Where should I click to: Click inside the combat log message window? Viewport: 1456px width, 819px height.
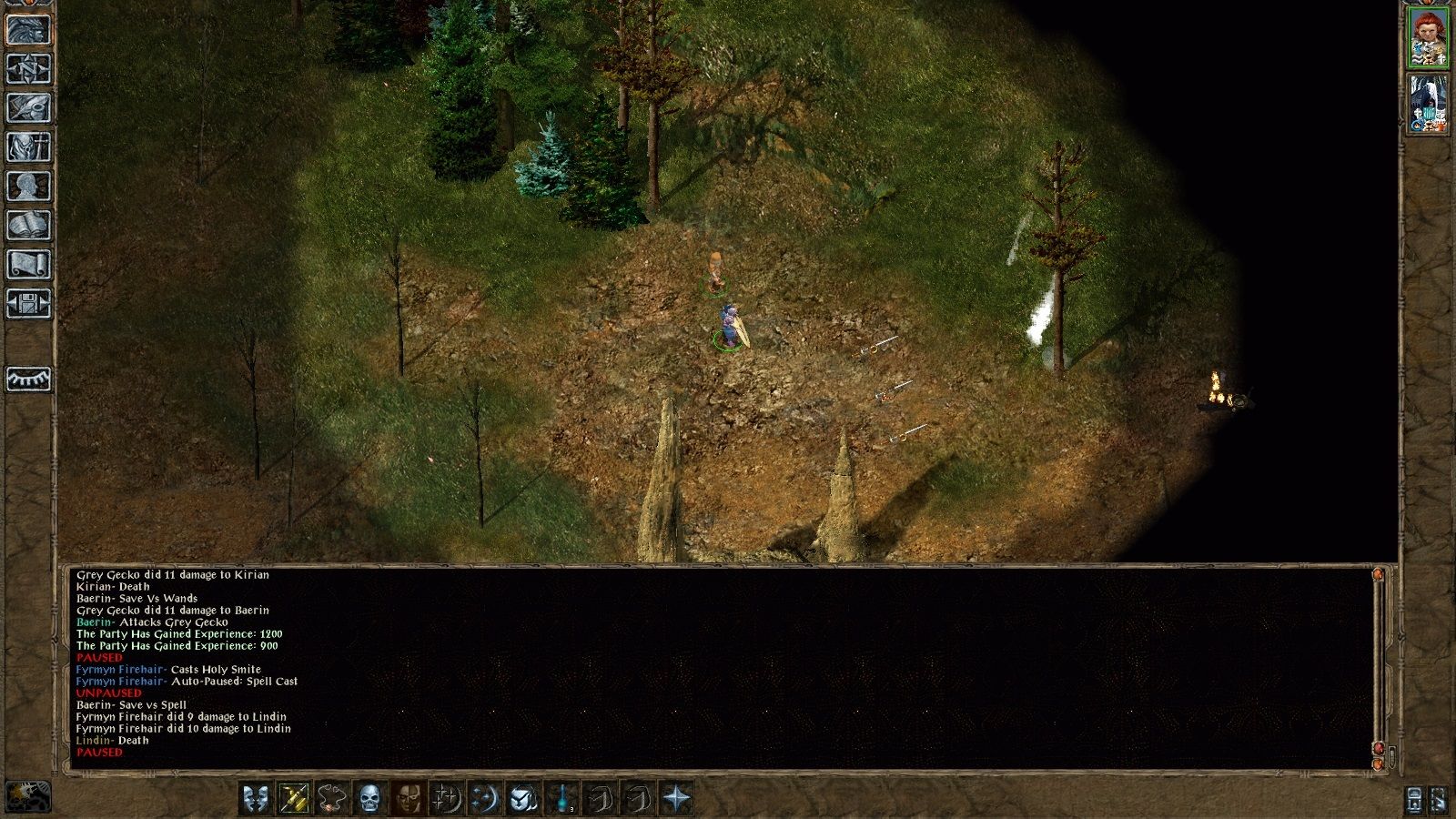click(x=719, y=664)
